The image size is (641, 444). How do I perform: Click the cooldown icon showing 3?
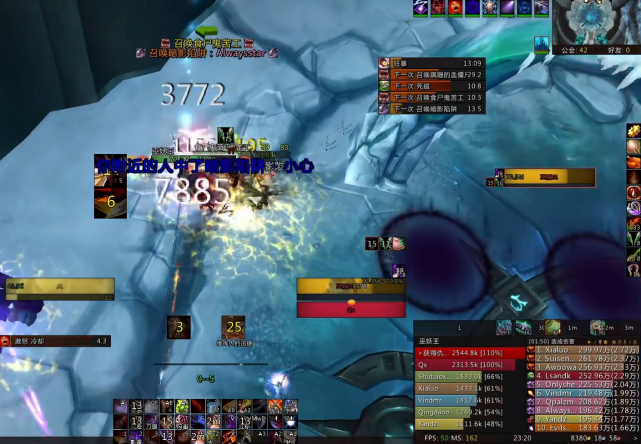click(x=179, y=327)
